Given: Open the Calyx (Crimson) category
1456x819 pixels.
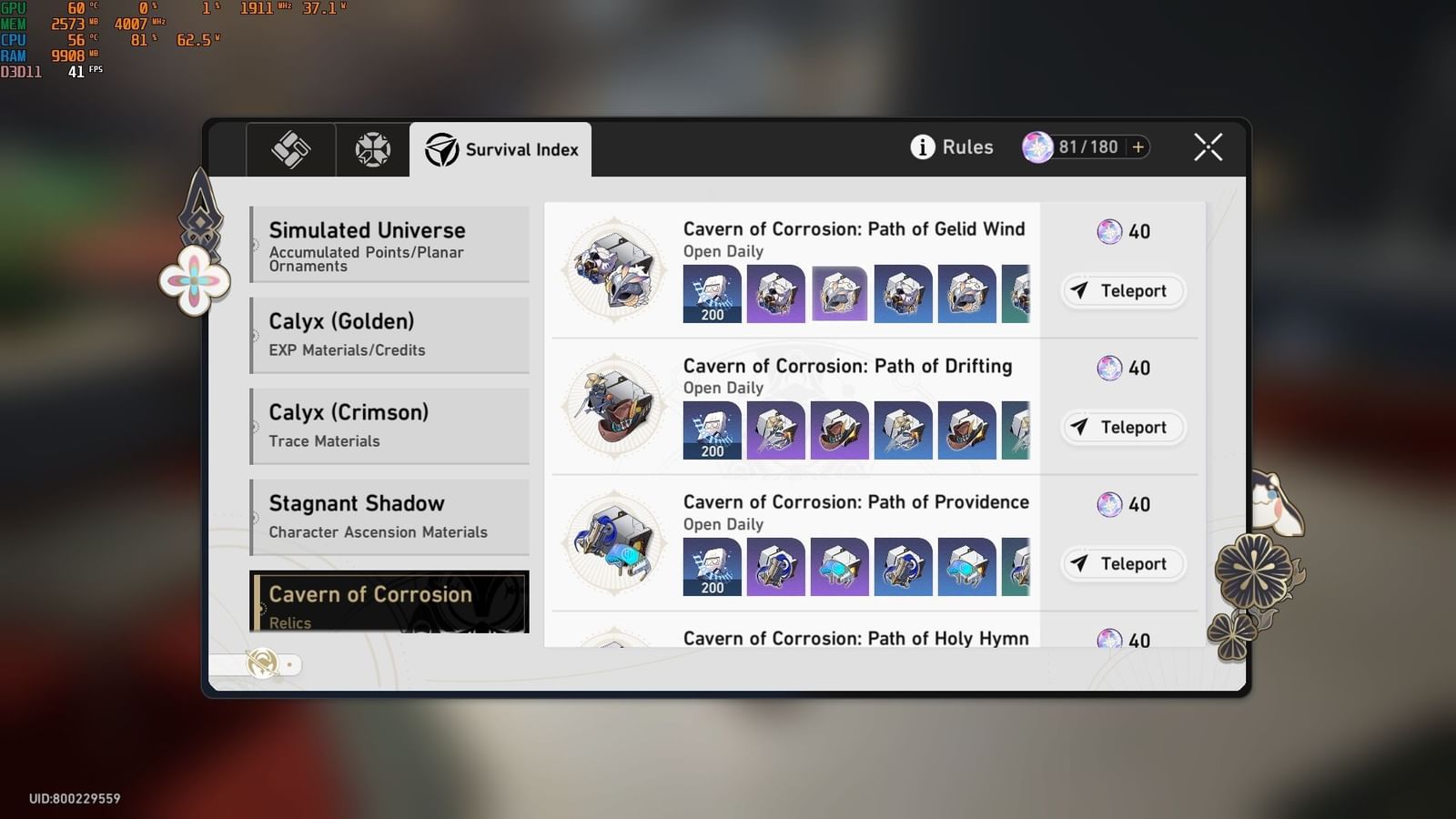Looking at the screenshot, I should click(389, 425).
